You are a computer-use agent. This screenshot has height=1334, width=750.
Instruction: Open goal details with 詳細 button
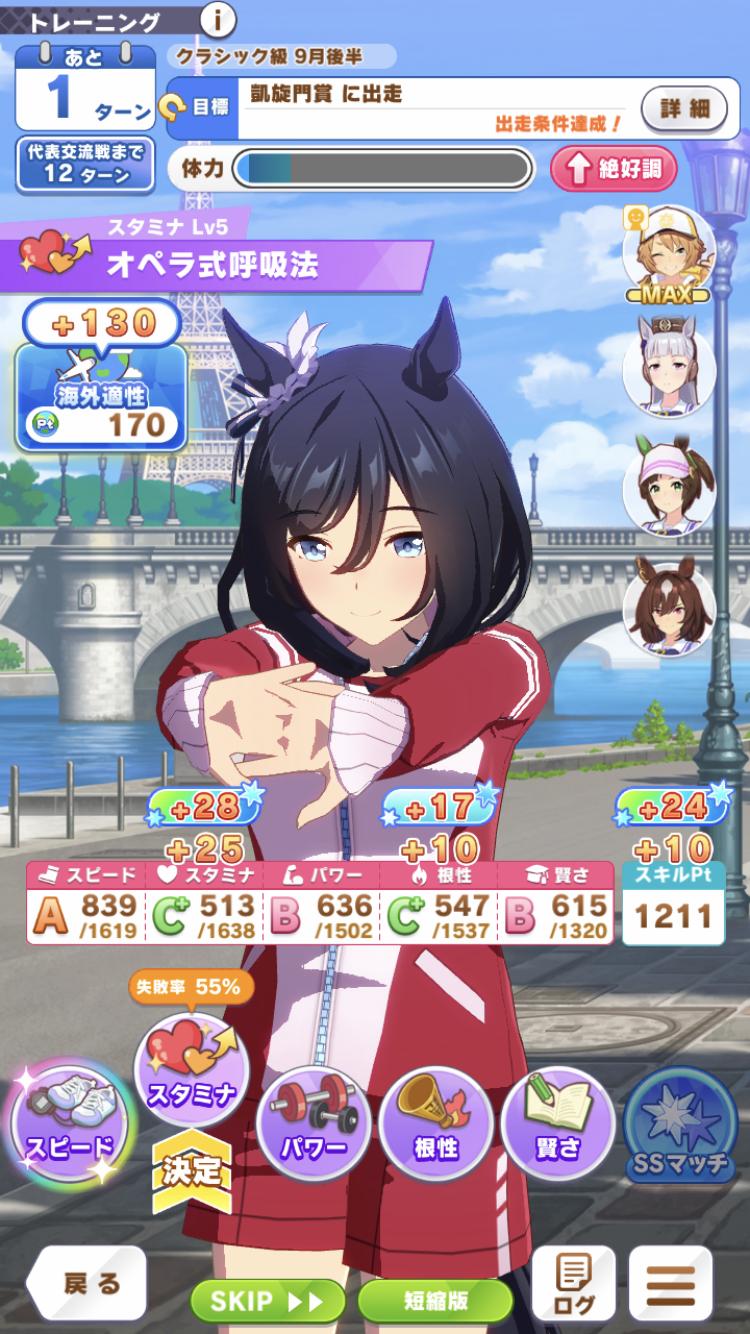685,107
